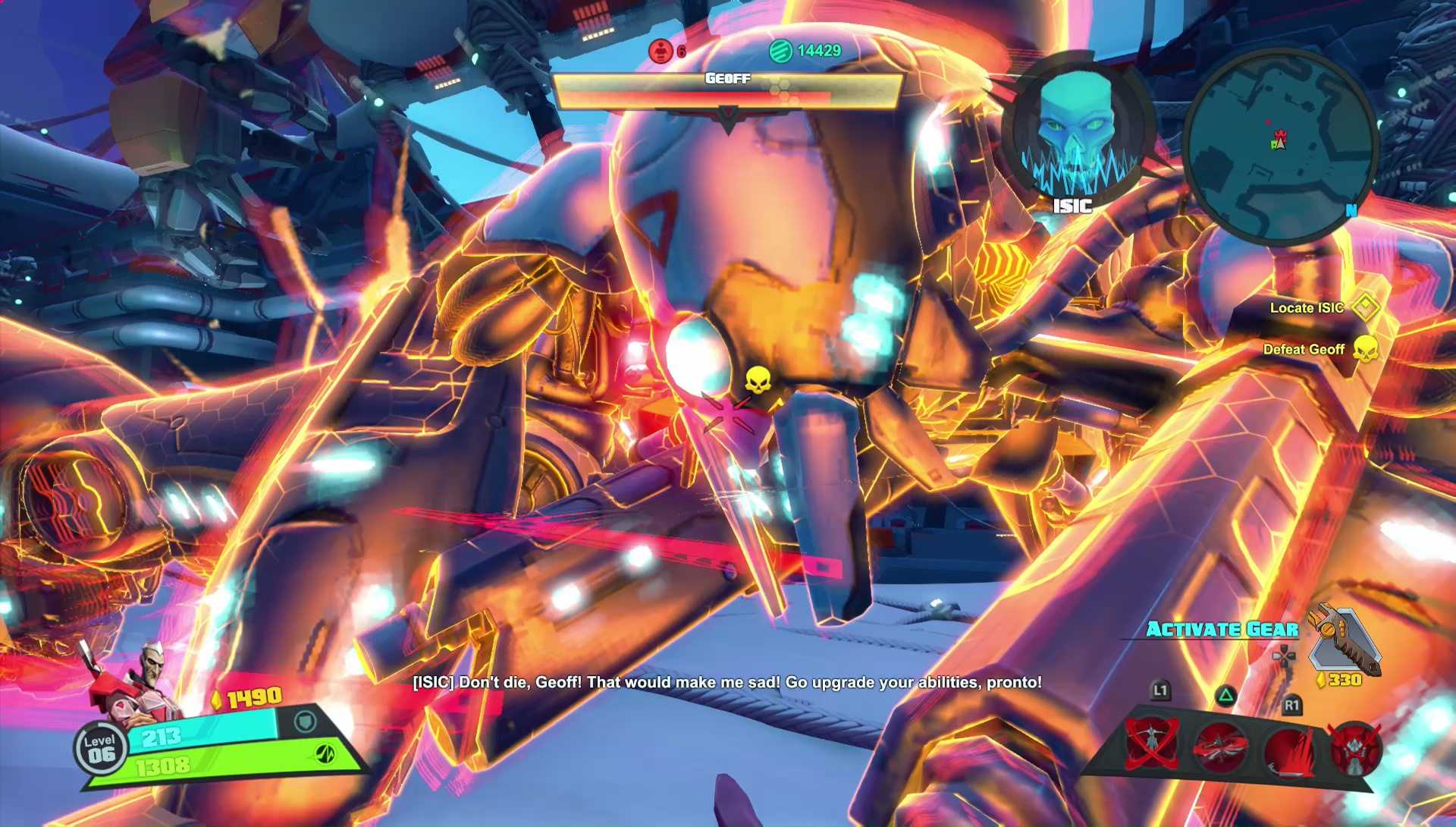The width and height of the screenshot is (1456, 827).
Task: Activate the spinning blade whirl ability
Action: tap(1220, 747)
